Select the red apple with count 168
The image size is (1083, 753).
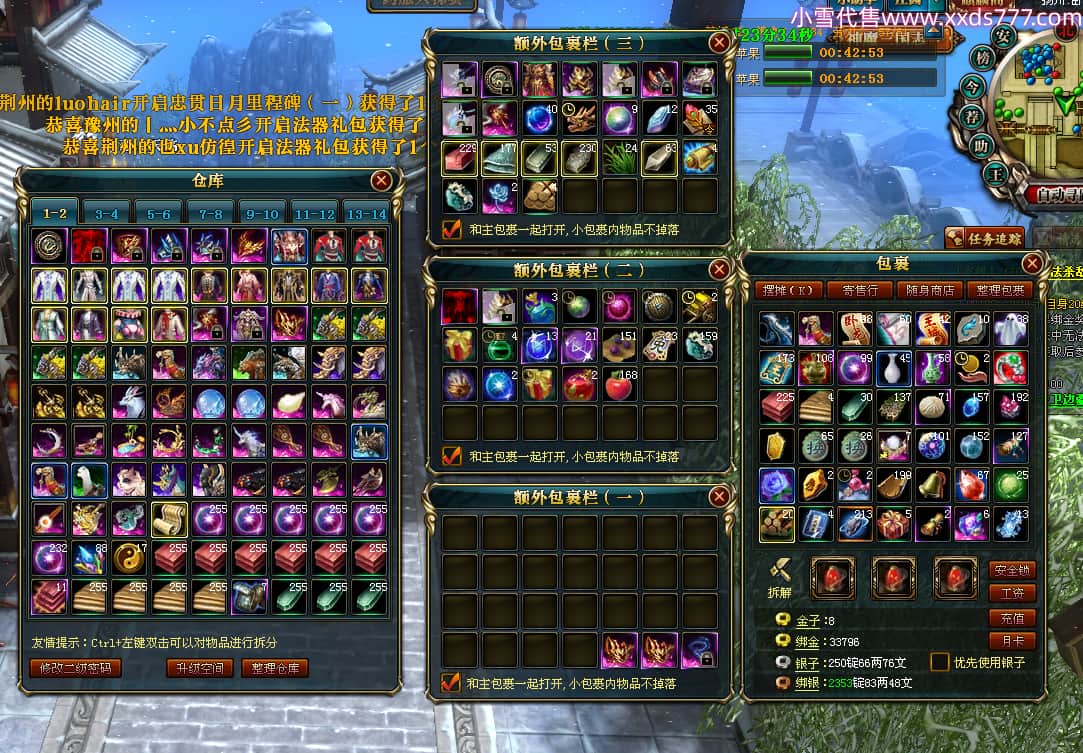[620, 383]
